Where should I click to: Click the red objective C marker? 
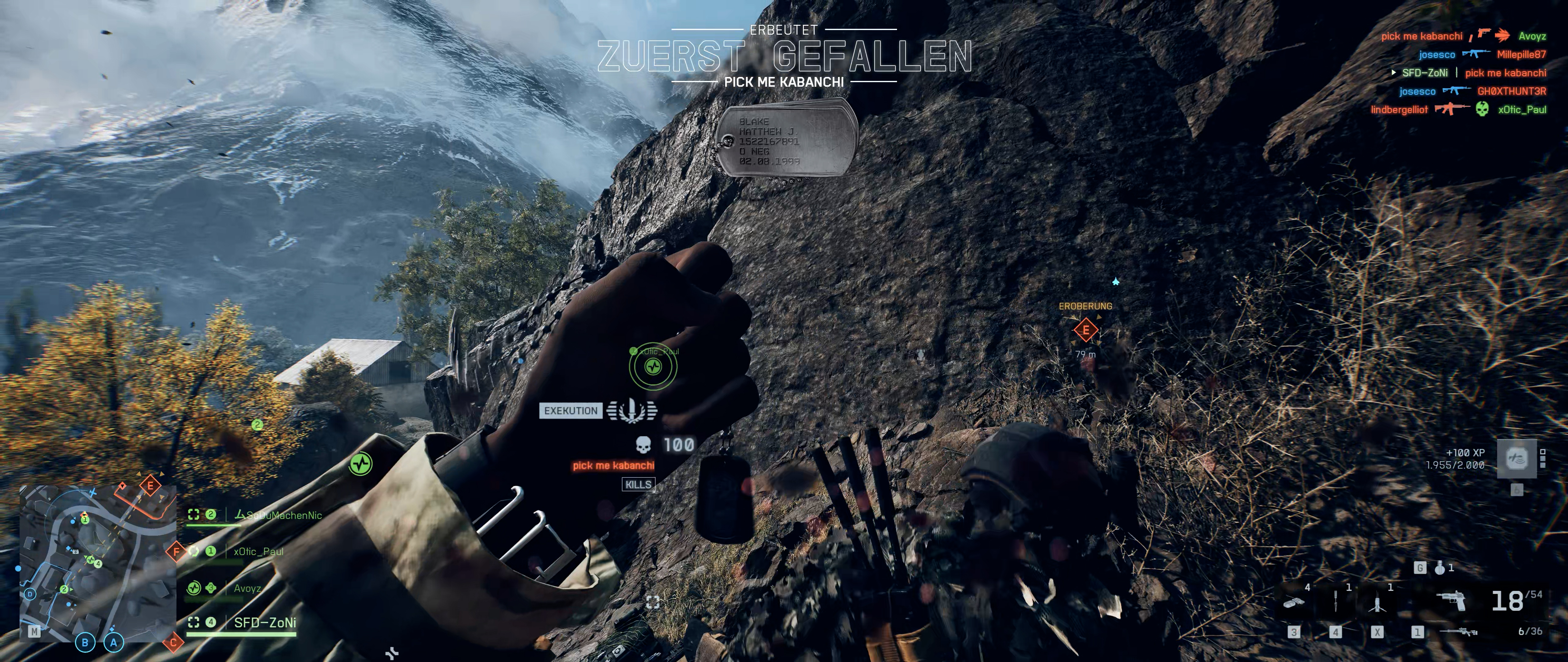tap(173, 642)
